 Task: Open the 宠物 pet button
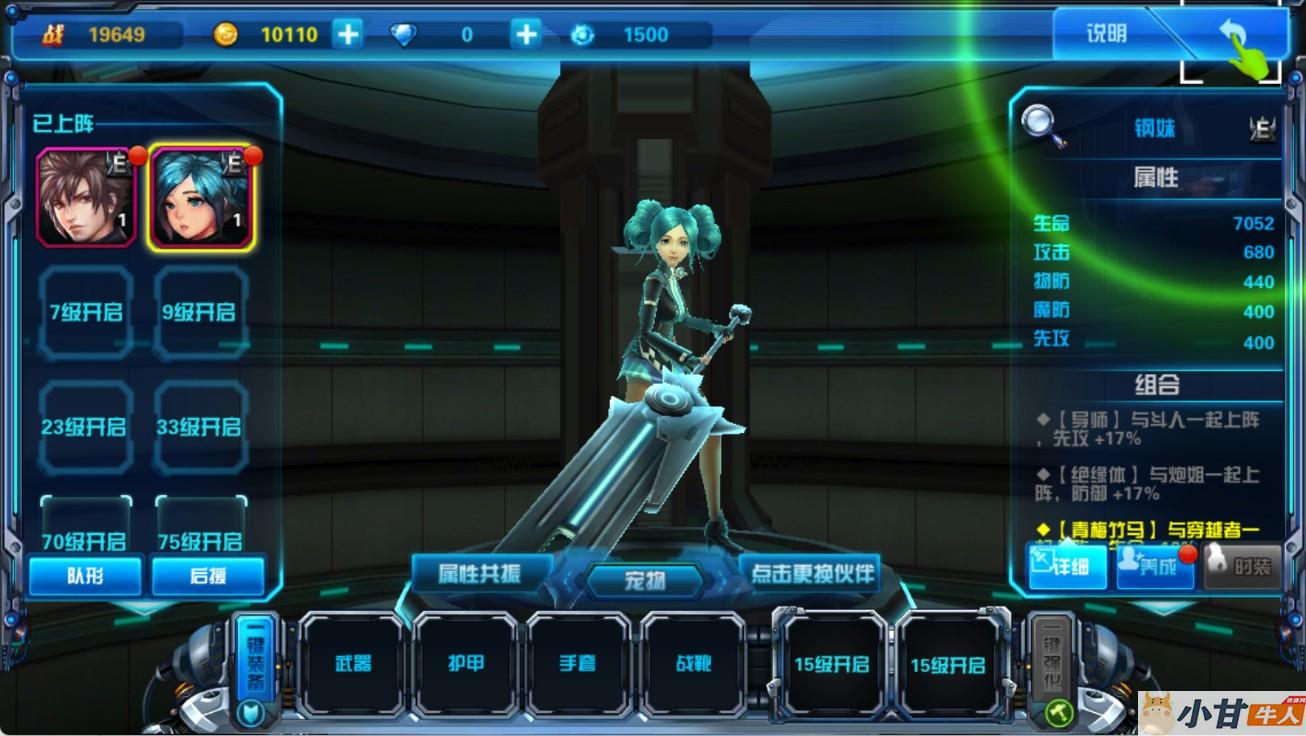tap(645, 580)
